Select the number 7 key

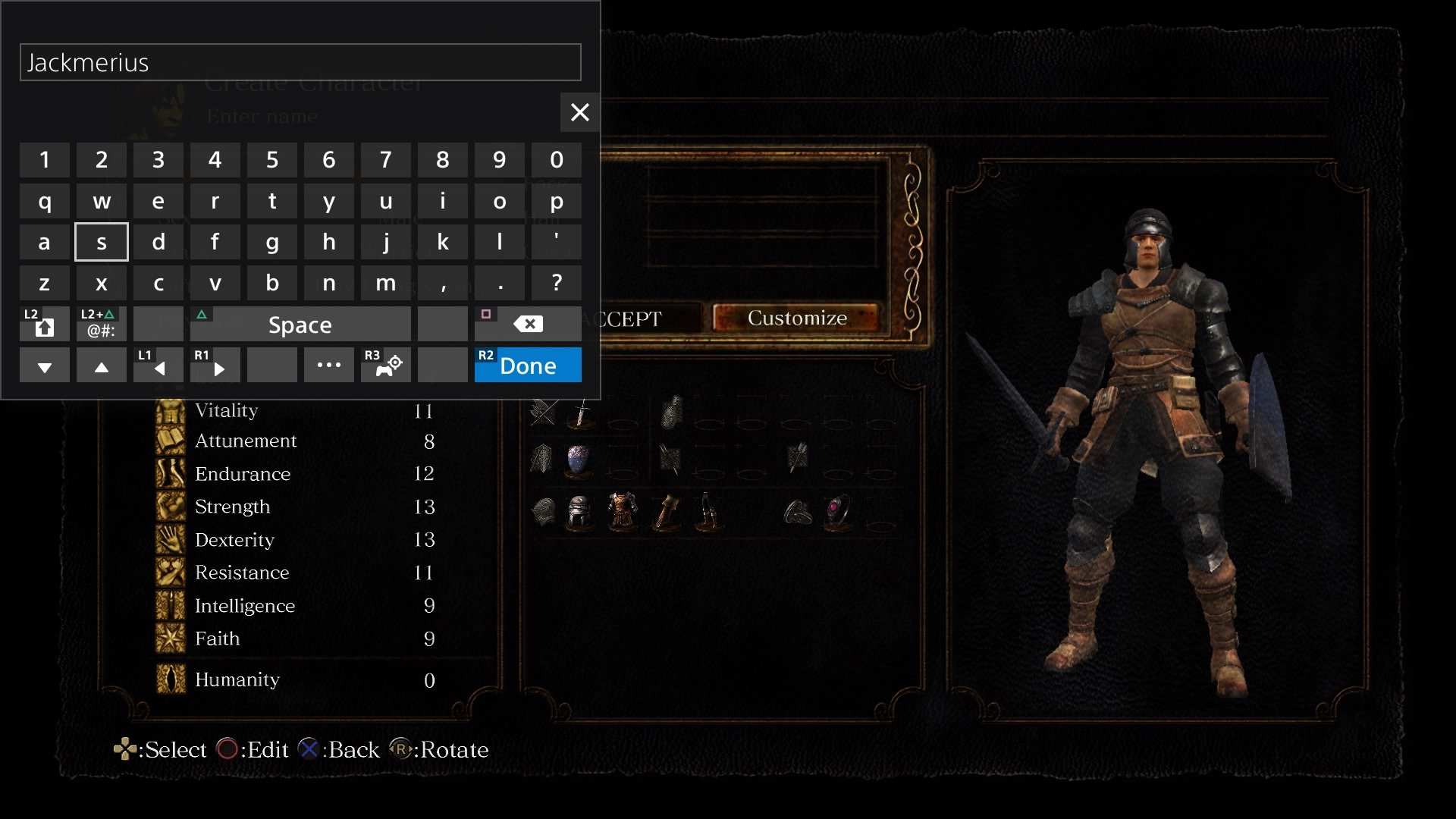[x=386, y=160]
